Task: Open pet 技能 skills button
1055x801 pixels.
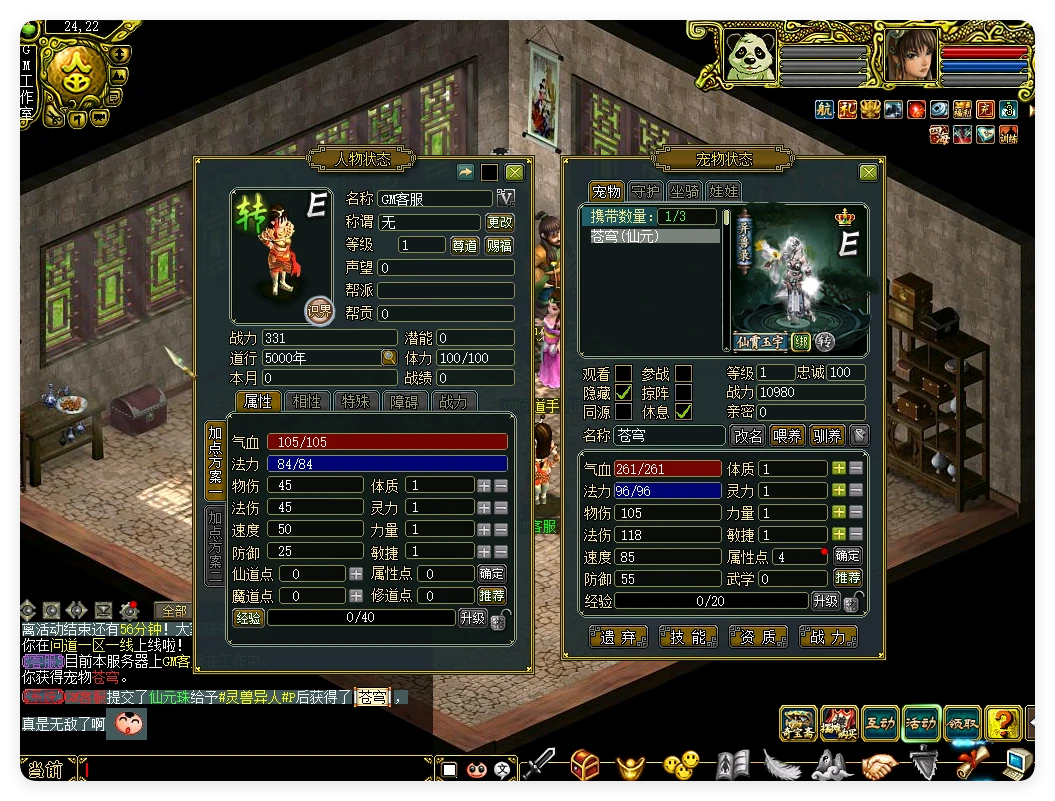Action: point(688,637)
